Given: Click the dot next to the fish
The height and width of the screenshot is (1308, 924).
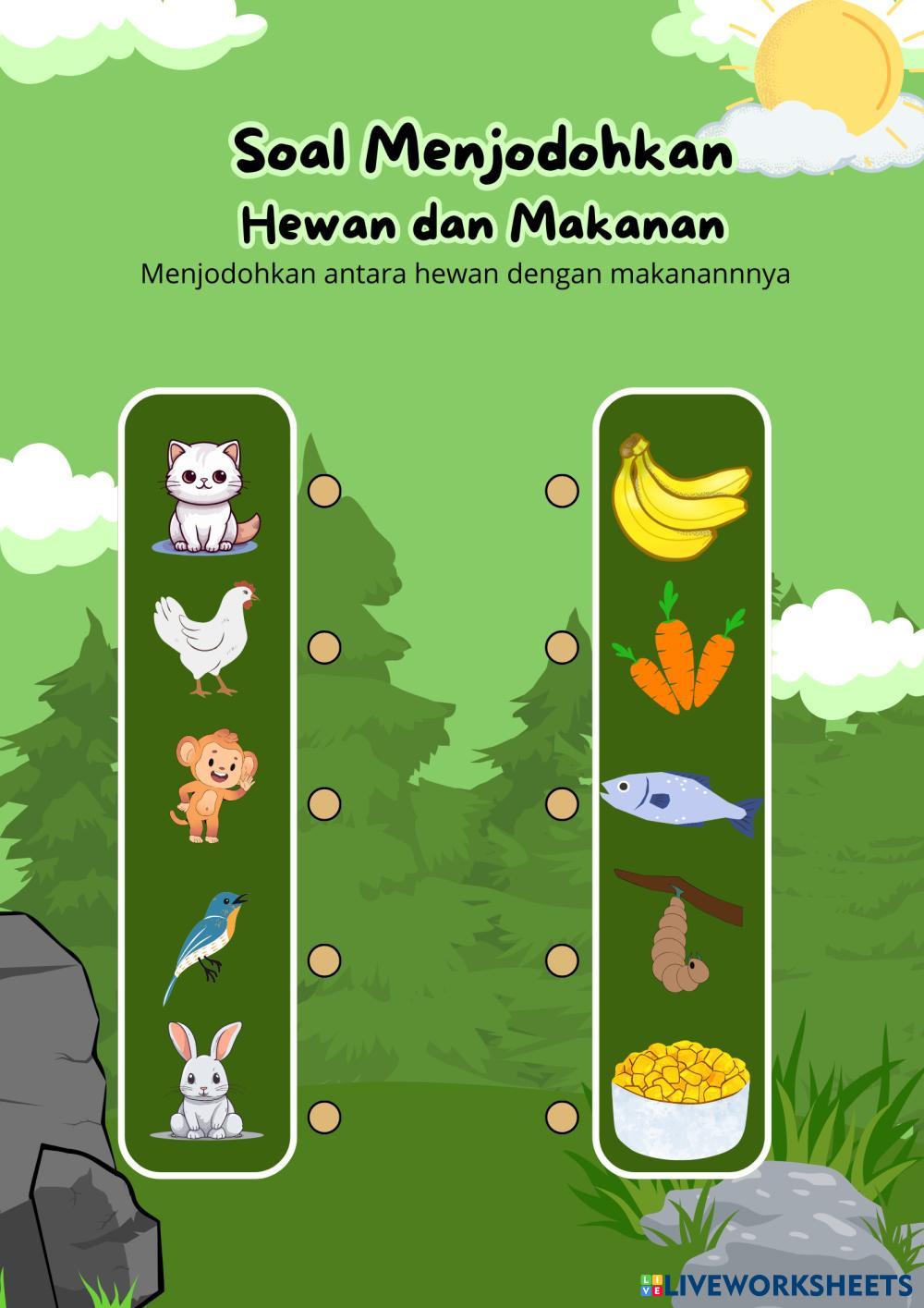Looking at the screenshot, I should point(562,803).
